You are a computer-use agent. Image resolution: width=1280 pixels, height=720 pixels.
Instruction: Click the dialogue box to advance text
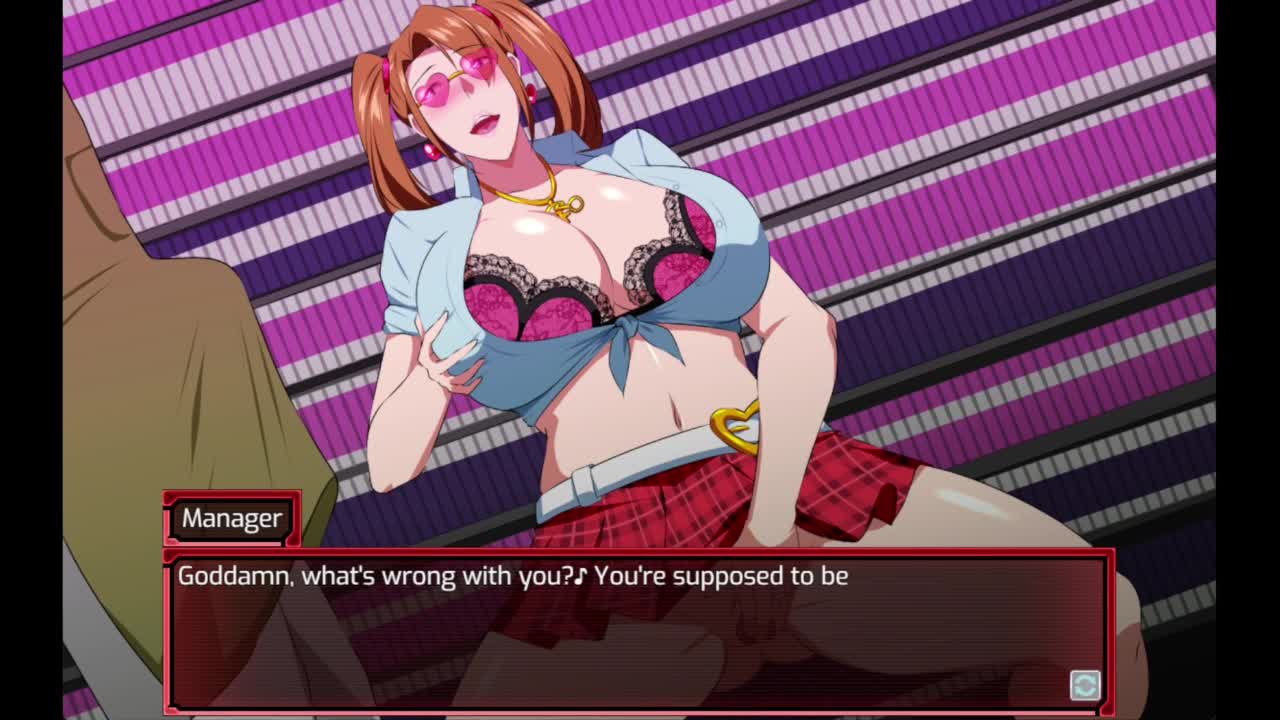click(x=638, y=630)
